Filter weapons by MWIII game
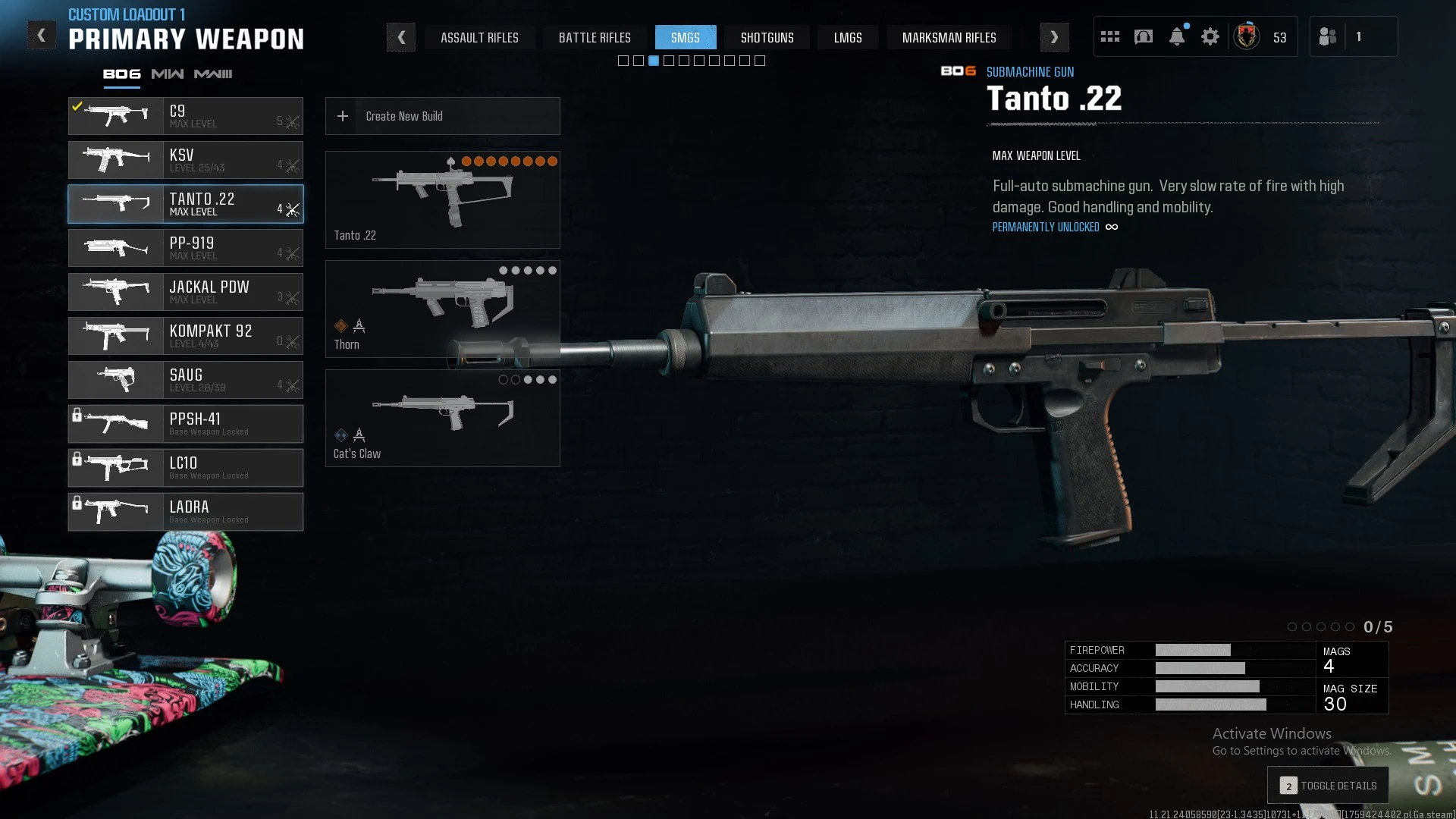Image resolution: width=1456 pixels, height=819 pixels. click(x=213, y=74)
